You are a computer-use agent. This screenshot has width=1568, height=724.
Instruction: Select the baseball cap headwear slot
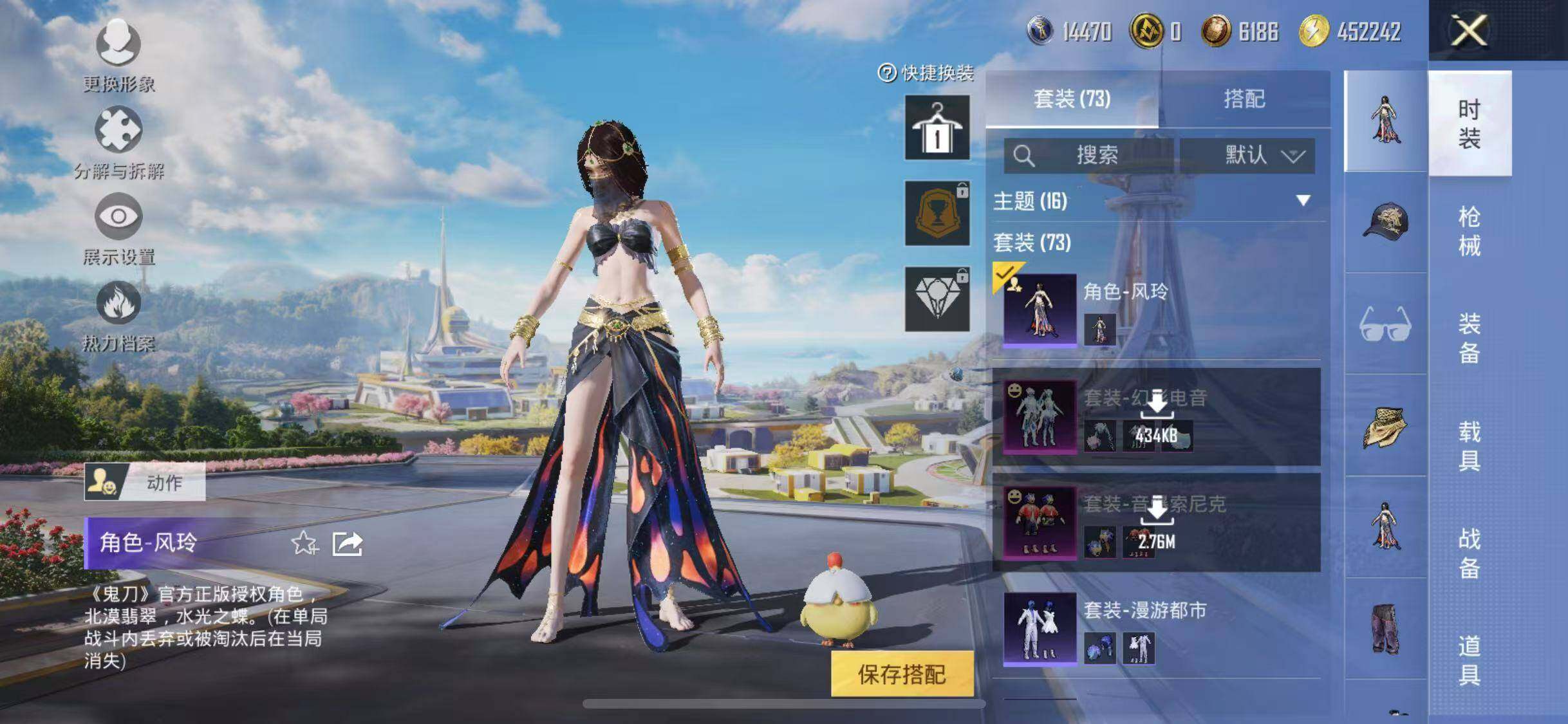pyautogui.click(x=1385, y=222)
